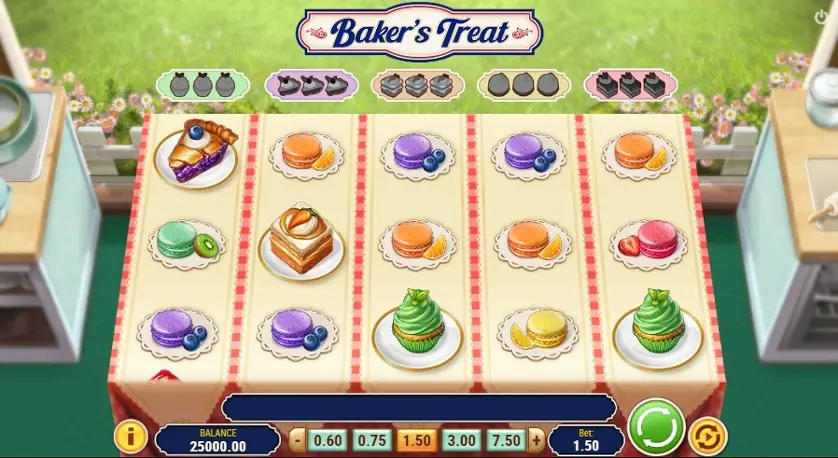838x458 pixels.
Task: Open the yellow info paytable button
Action: pos(131,437)
